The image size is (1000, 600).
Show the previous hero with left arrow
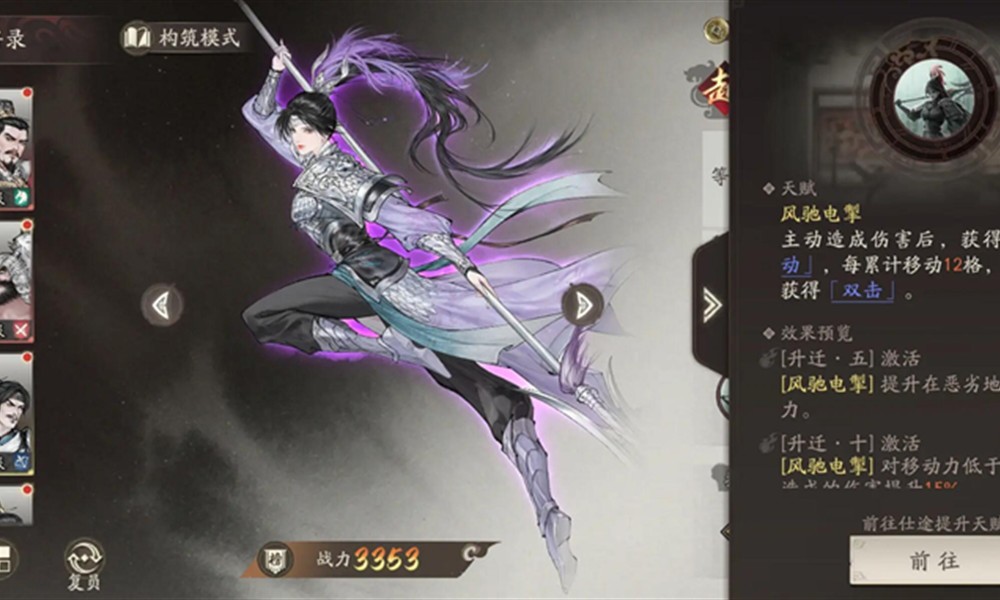point(162,304)
